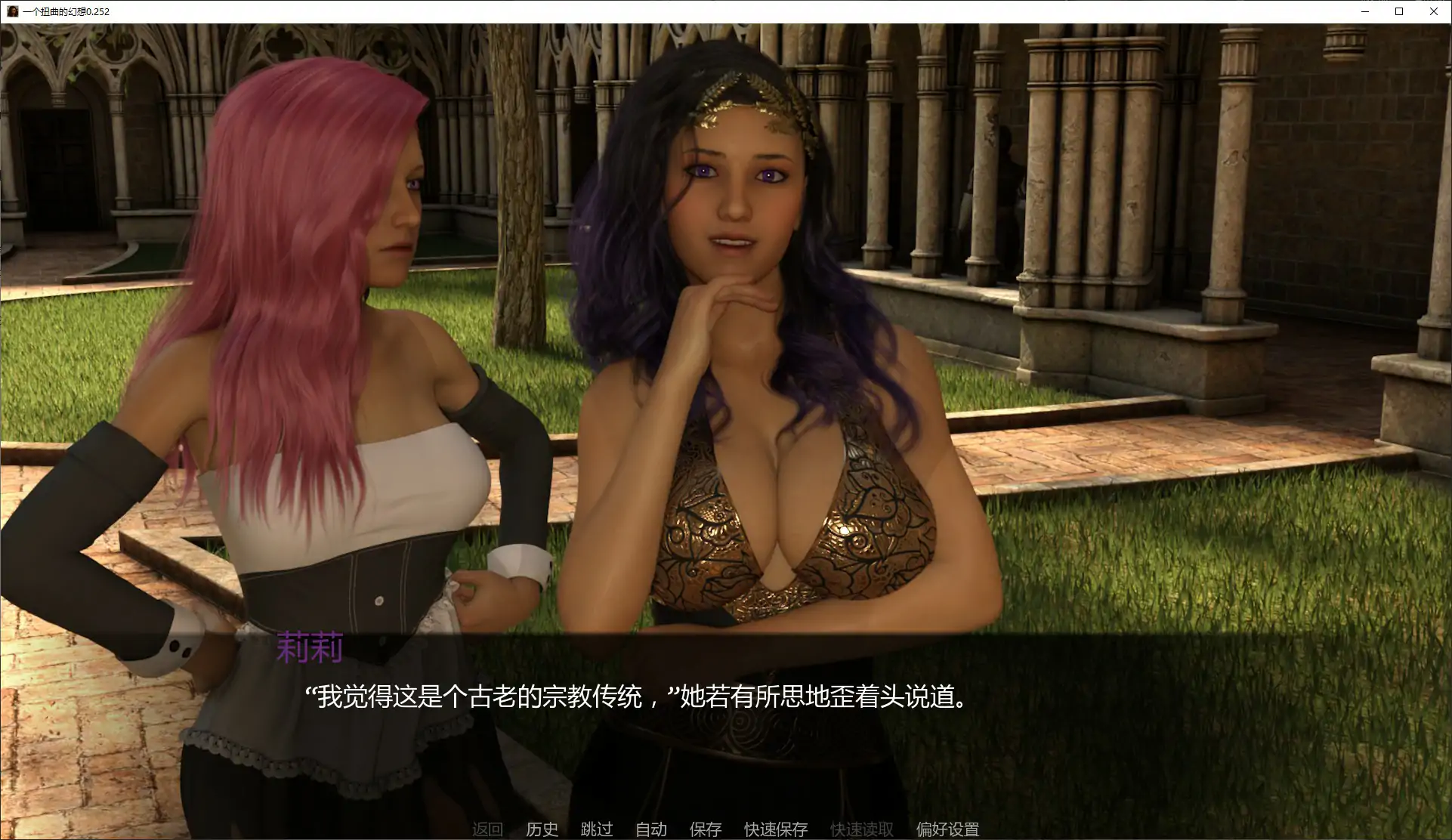Click the title bar text 一个扭曲的幻想0.252

[x=66, y=11]
